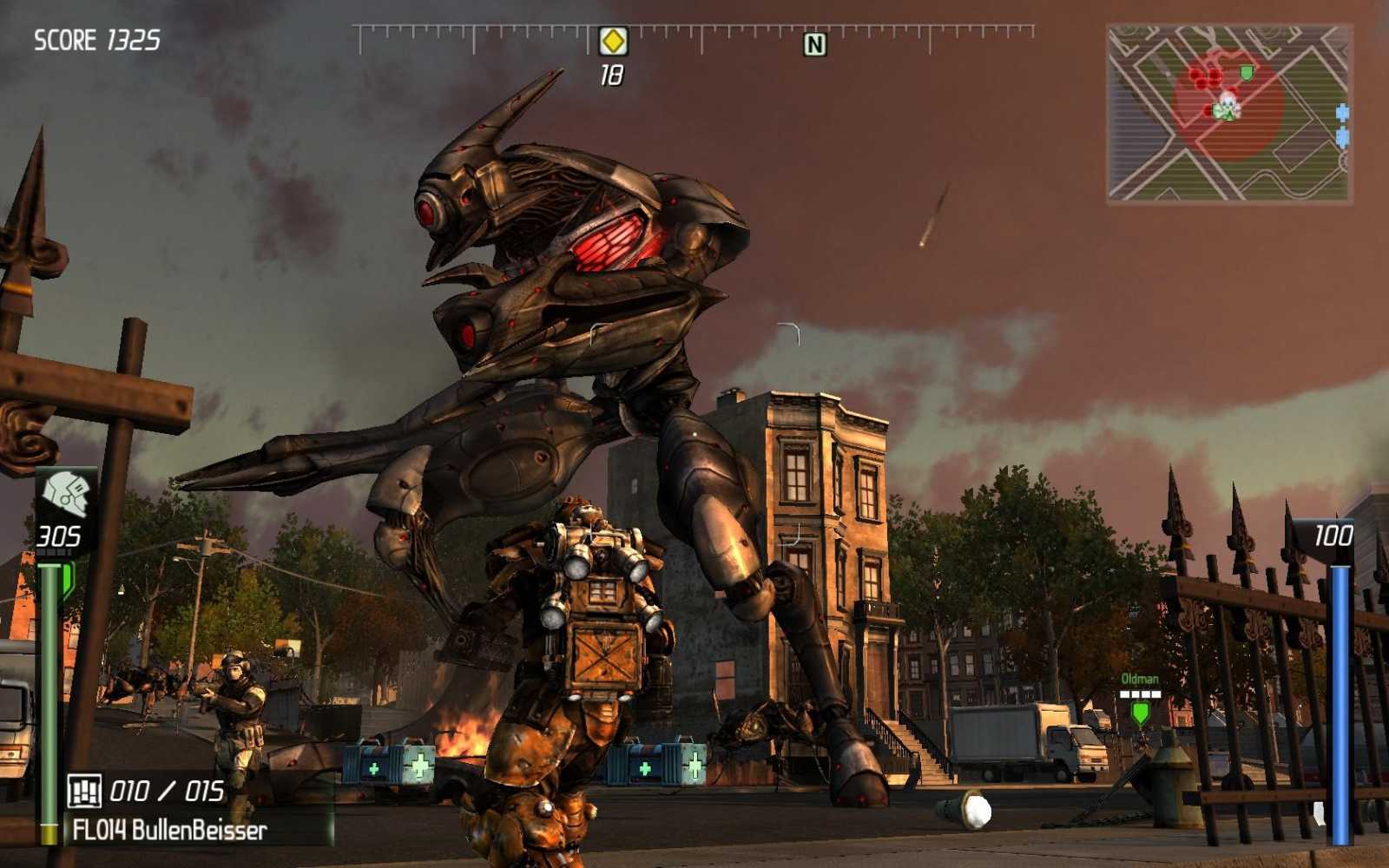Click the helmet armor icon above 305

click(x=65, y=490)
